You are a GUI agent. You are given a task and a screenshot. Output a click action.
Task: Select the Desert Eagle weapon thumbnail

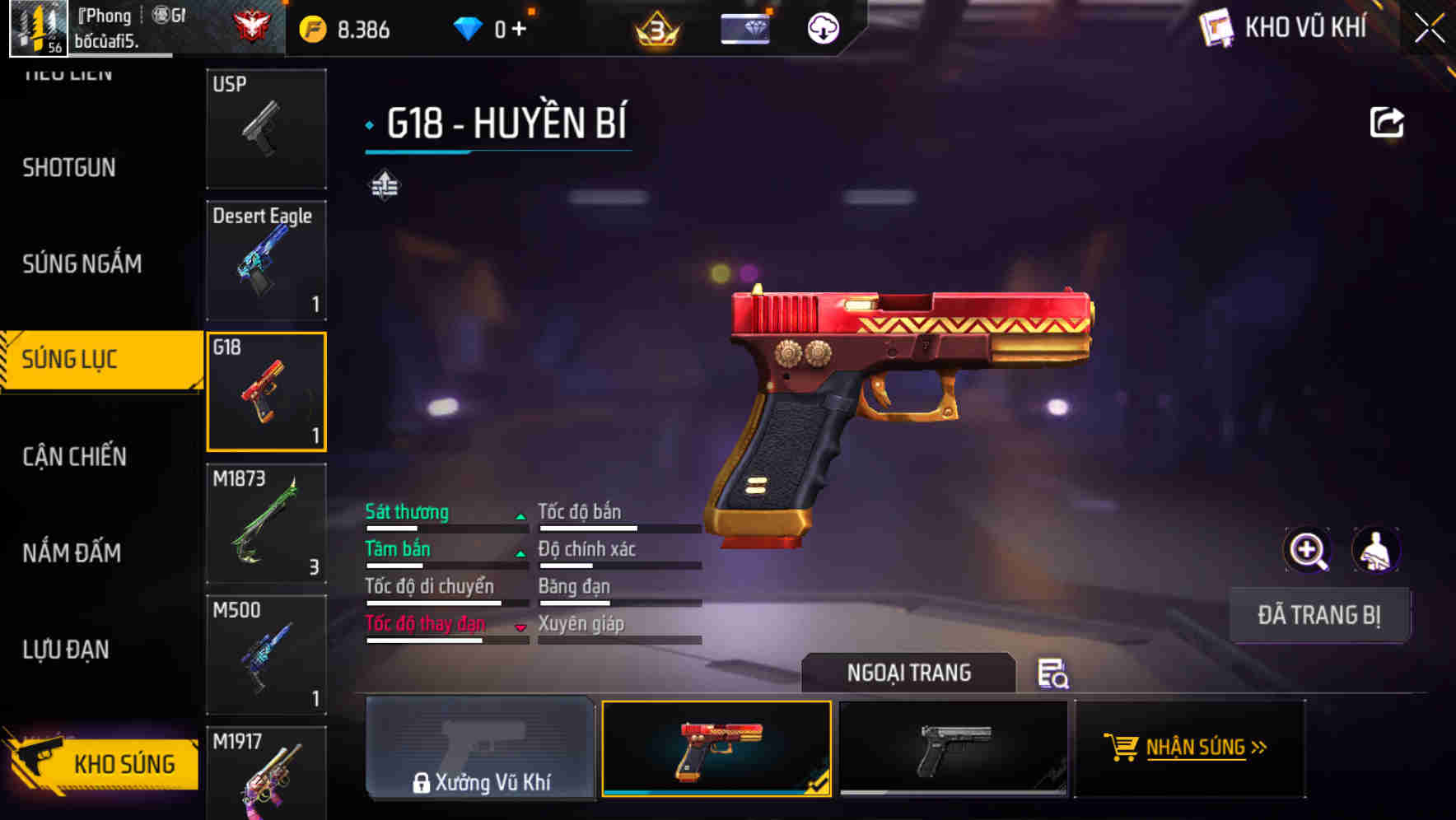pos(266,260)
